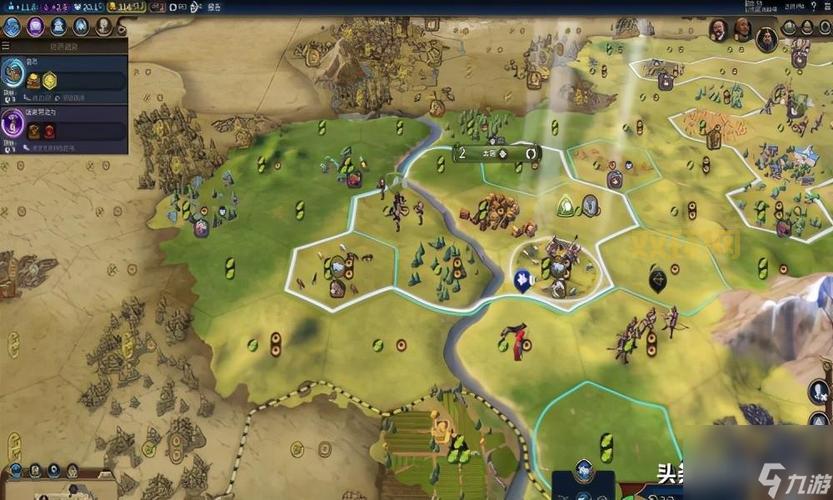The image size is (833, 500).
Task: Click the unit action icon on right edge
Action: (x=819, y=390)
